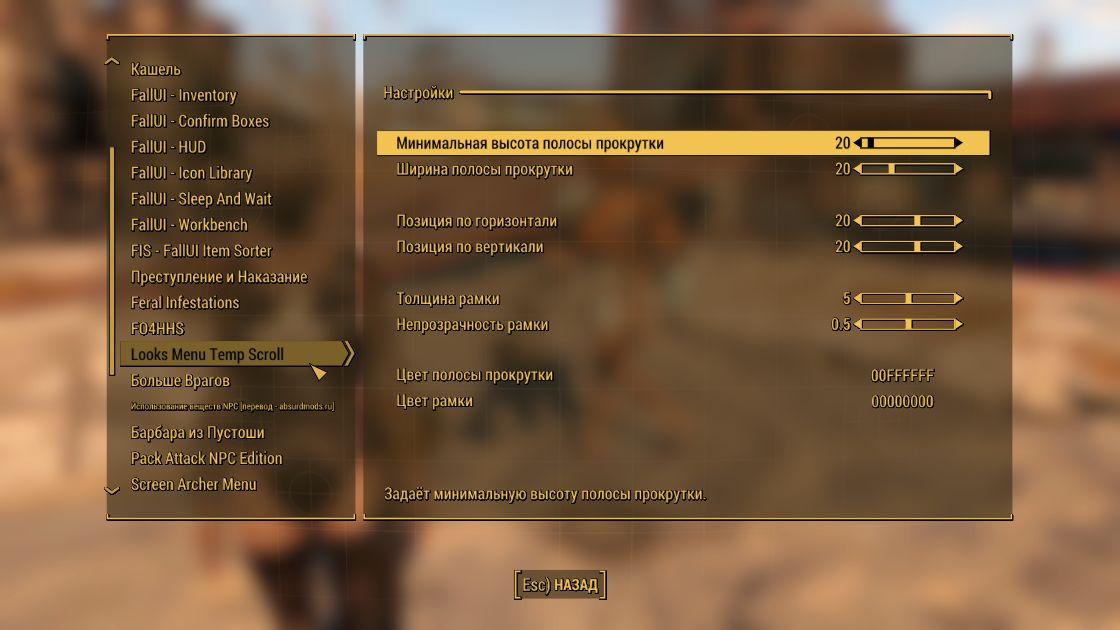Open the Кашель mod entry

(156, 69)
